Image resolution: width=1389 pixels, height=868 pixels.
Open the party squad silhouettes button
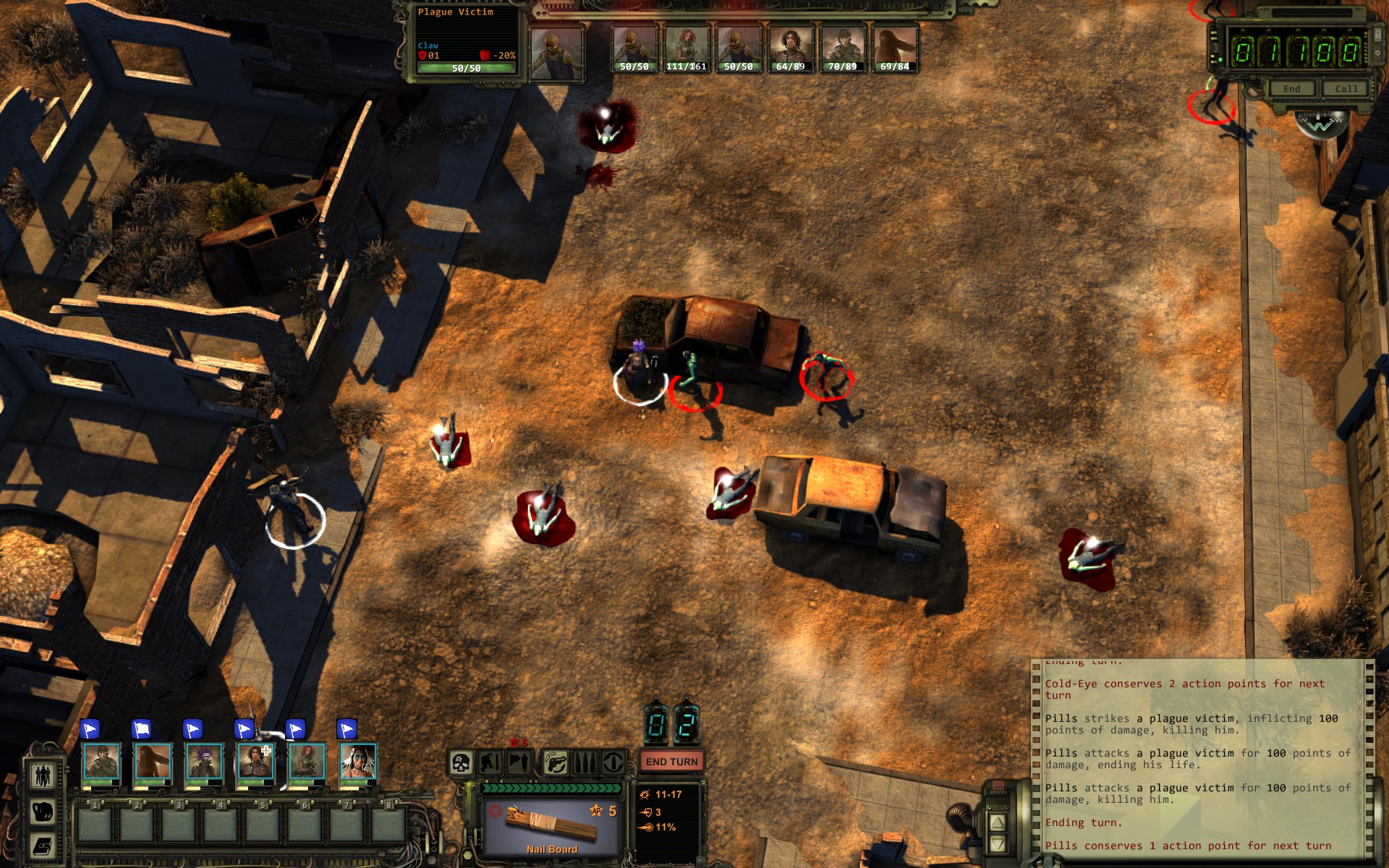[43, 775]
